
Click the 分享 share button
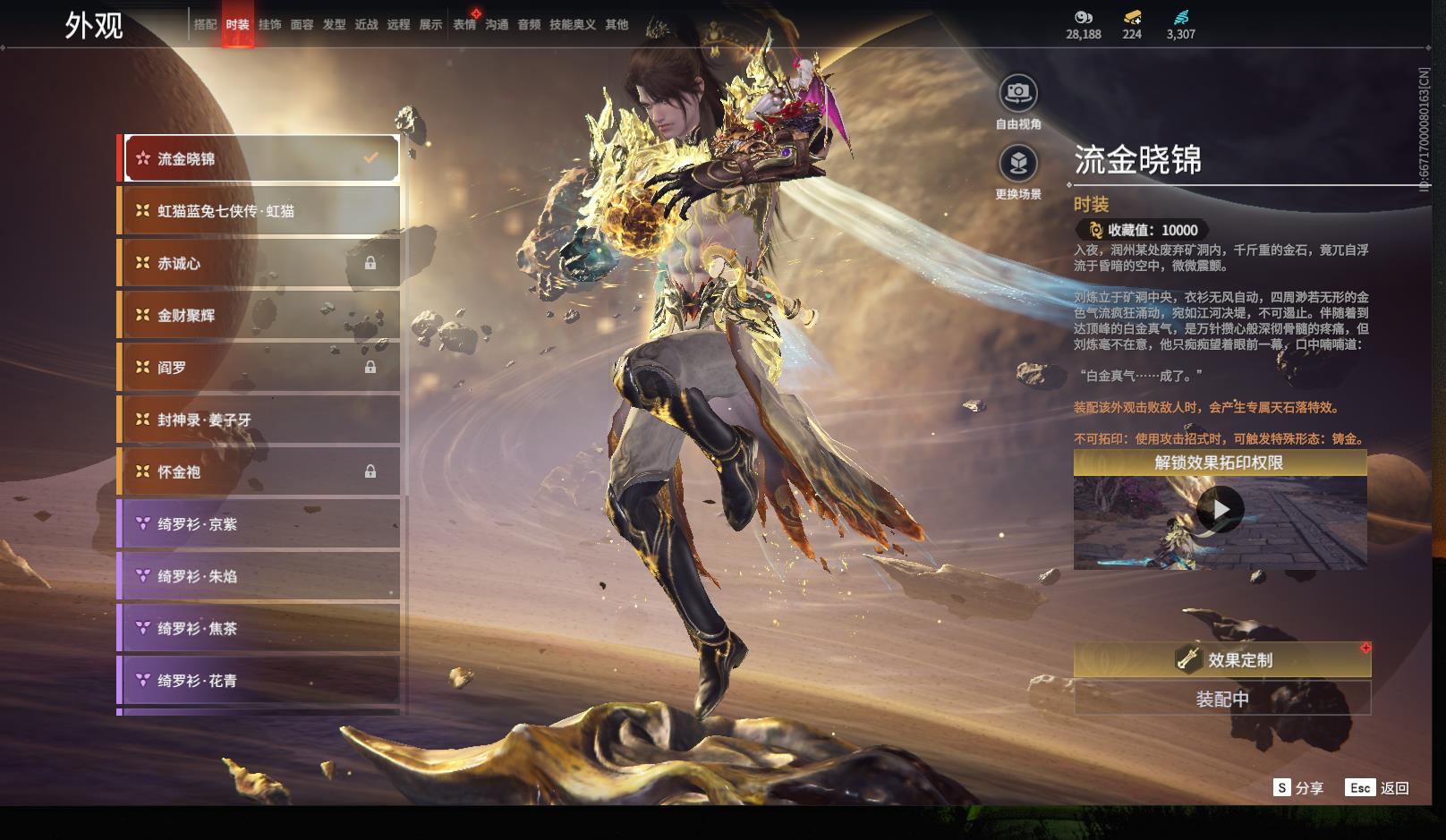click(1298, 788)
